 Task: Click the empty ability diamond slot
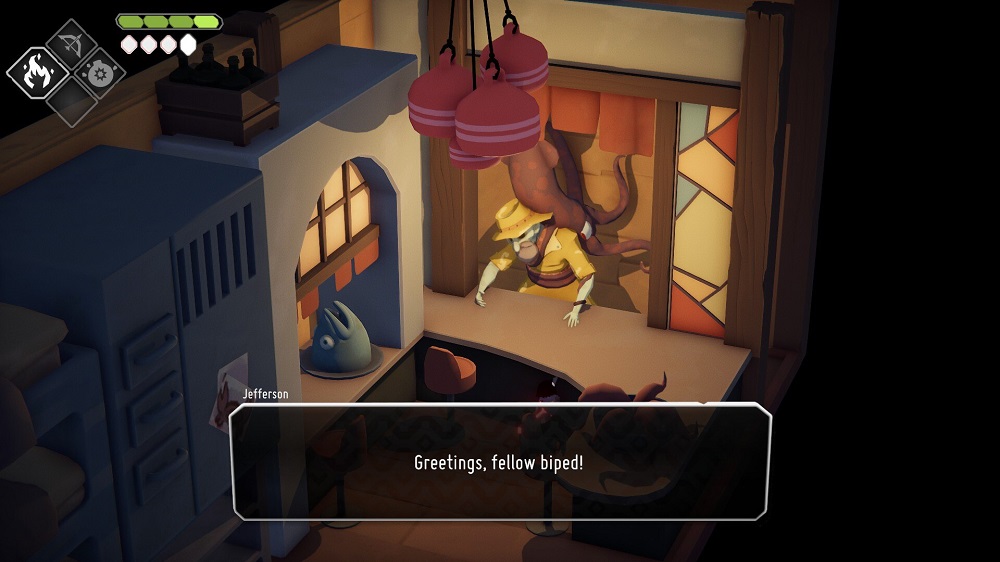(x=71, y=101)
